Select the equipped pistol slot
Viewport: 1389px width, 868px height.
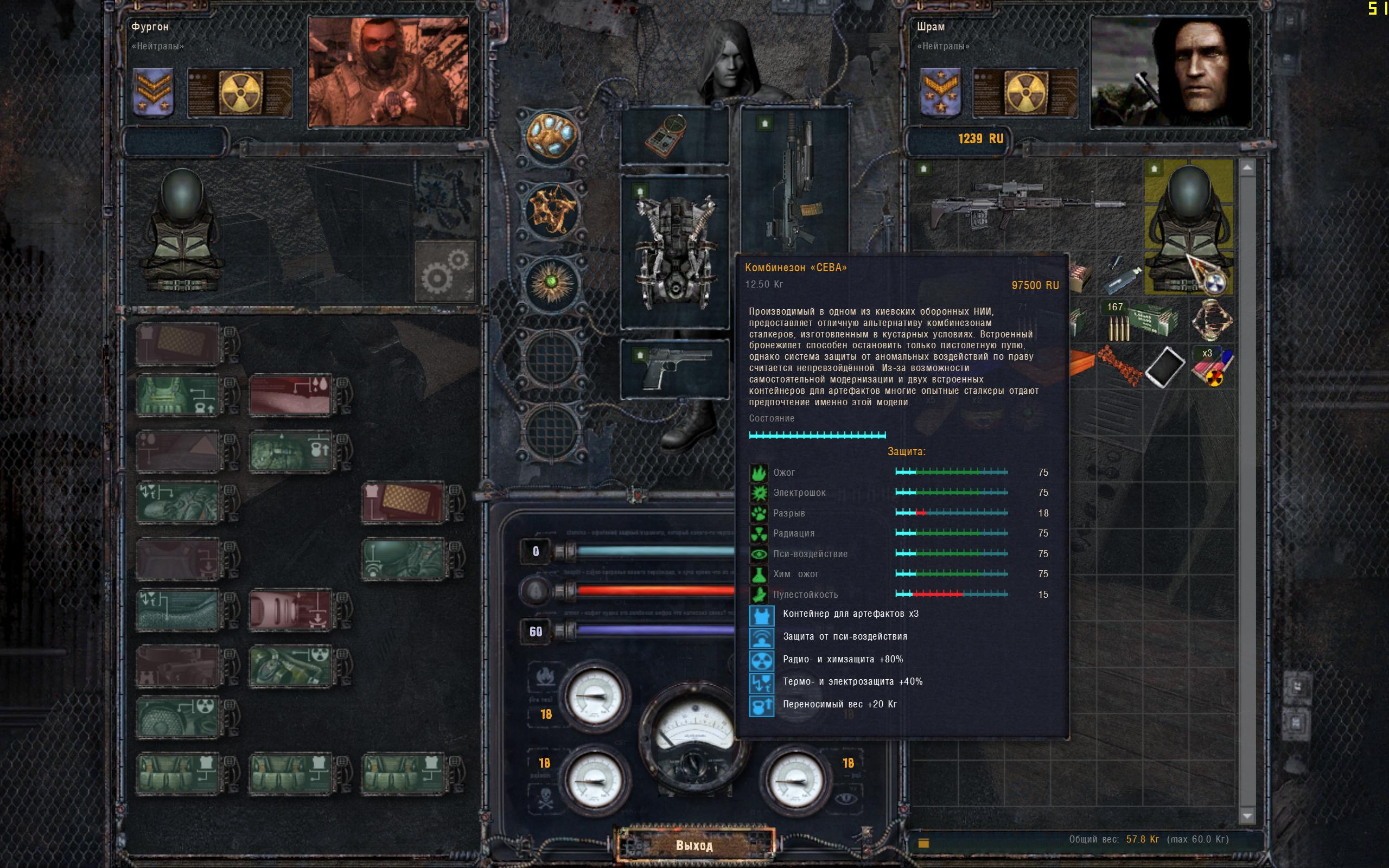674,368
